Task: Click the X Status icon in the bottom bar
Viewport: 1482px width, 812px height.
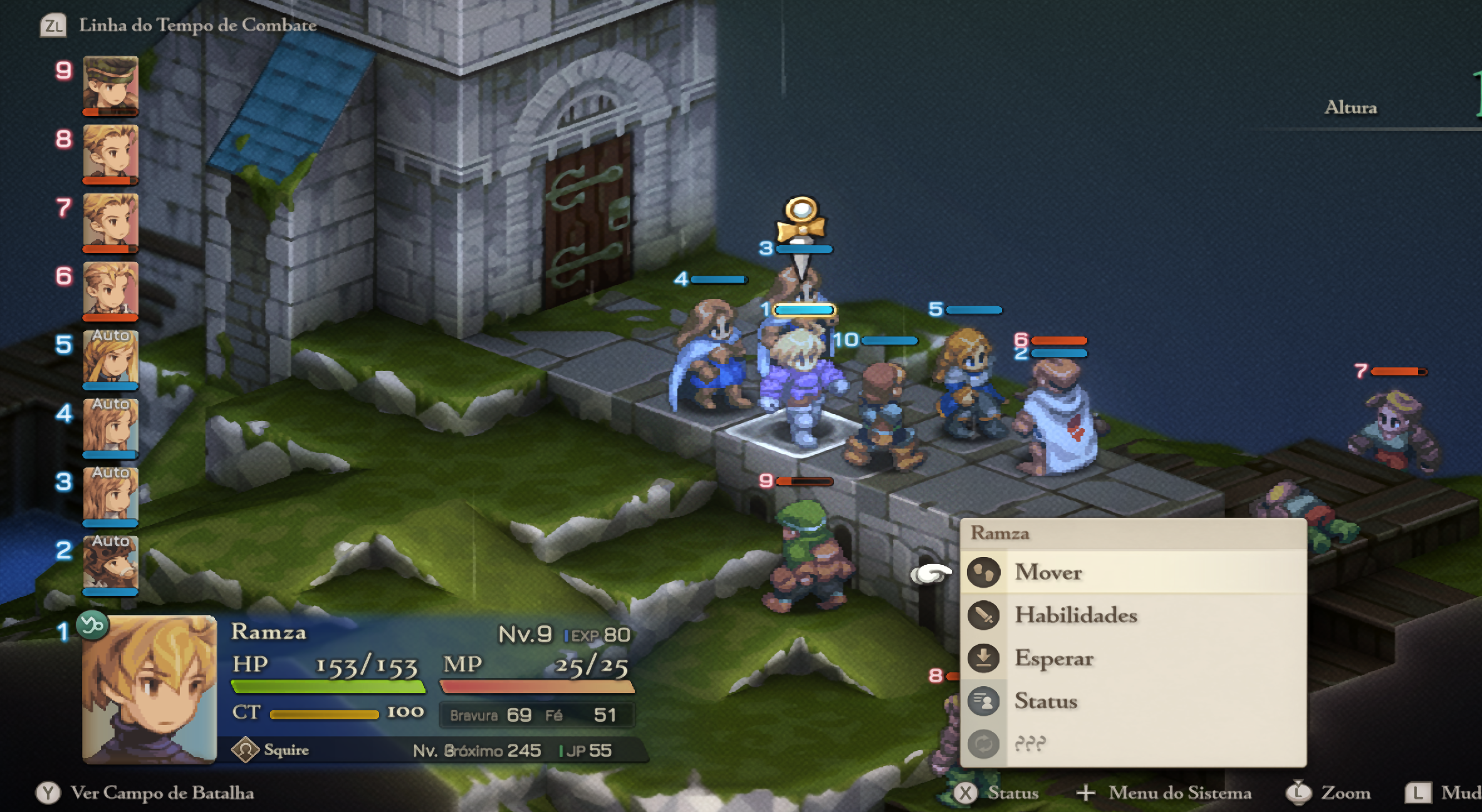Action: click(966, 792)
